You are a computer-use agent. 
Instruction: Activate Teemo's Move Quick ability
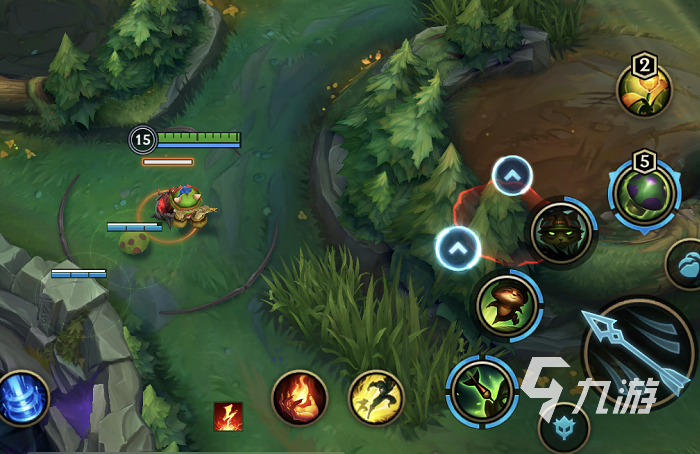pyautogui.click(x=508, y=304)
